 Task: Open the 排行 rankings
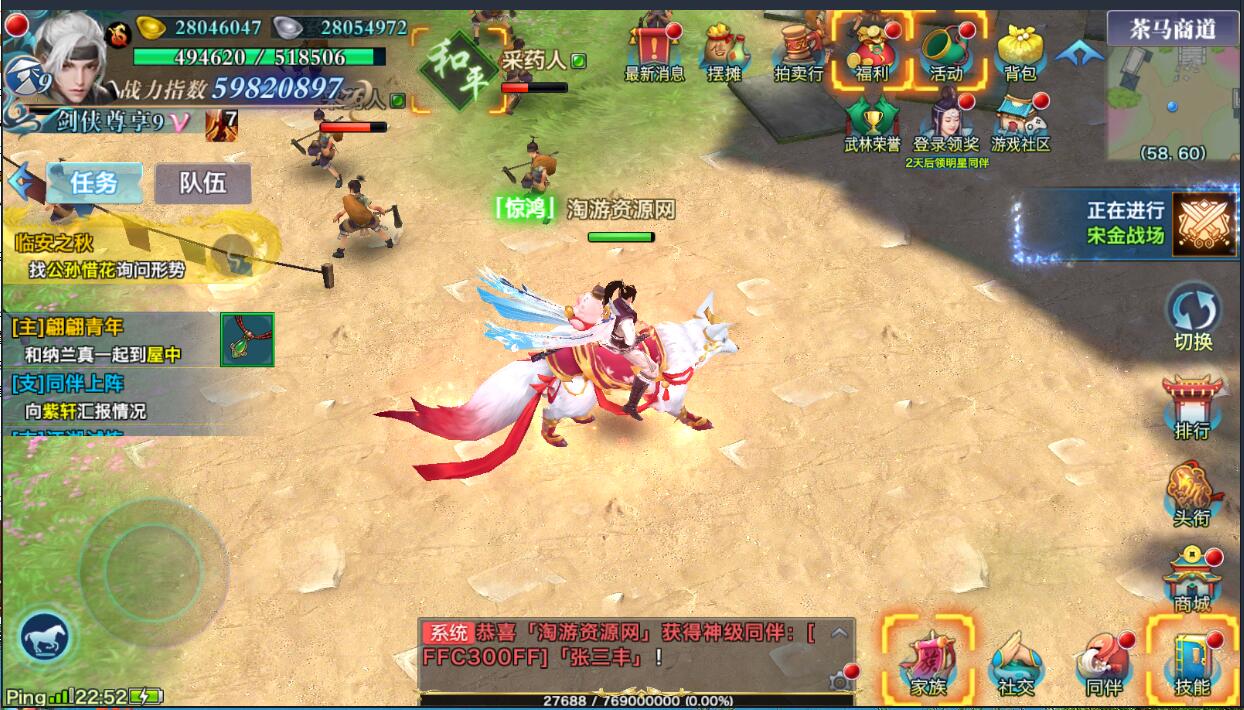click(1192, 405)
